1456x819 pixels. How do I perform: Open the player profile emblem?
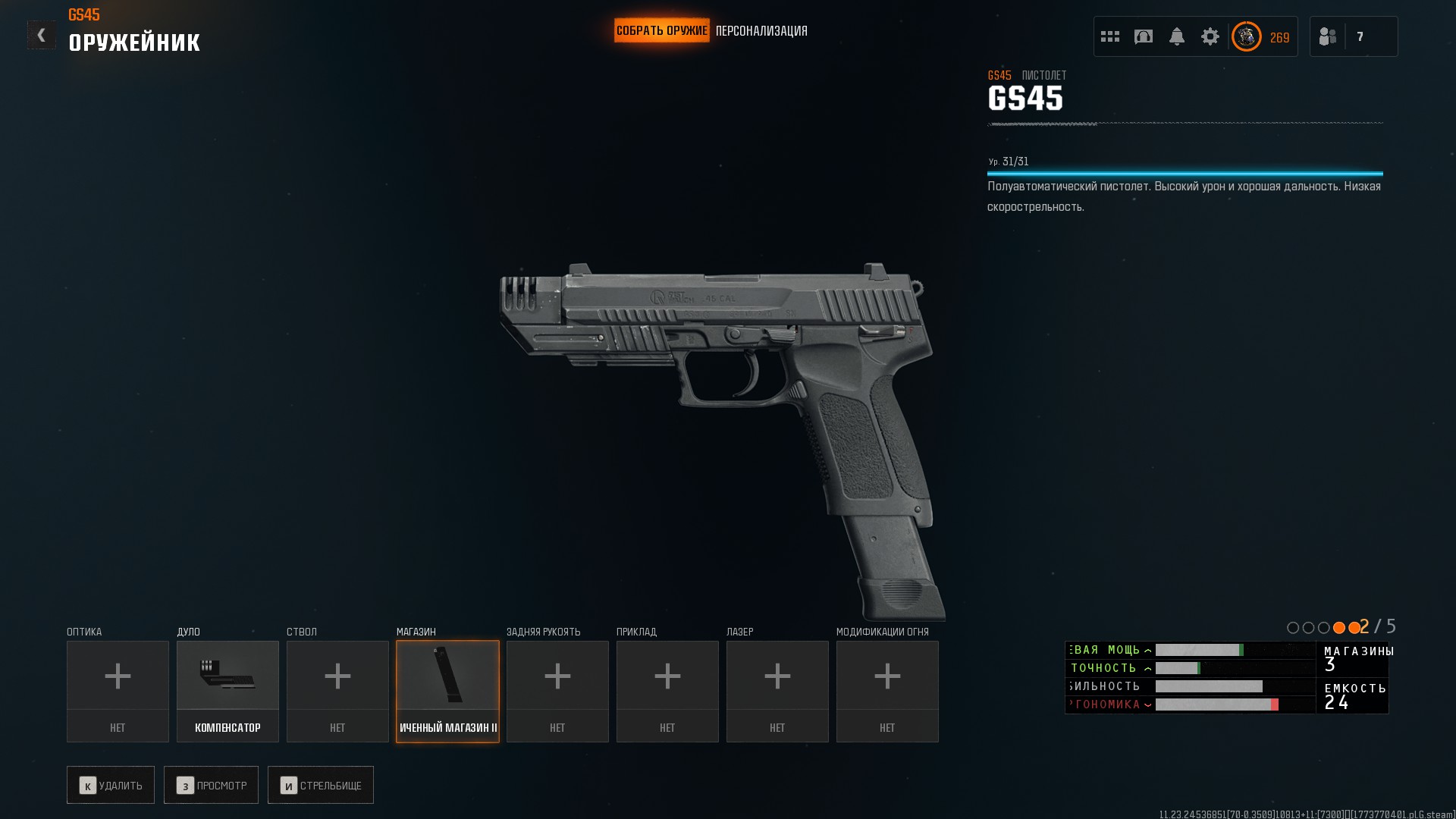[1246, 36]
